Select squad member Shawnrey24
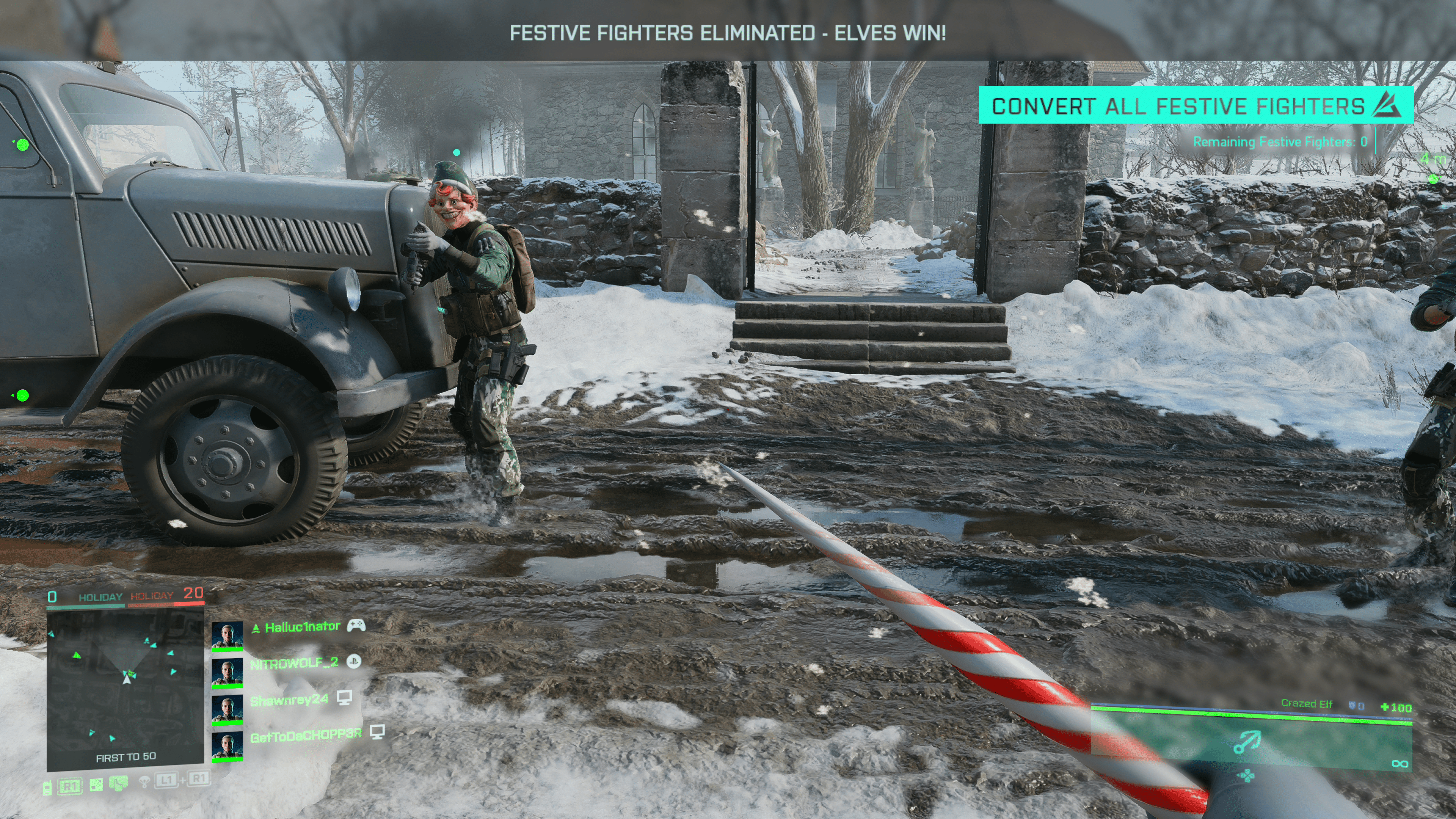The width and height of the screenshot is (1456, 819). pos(289,700)
